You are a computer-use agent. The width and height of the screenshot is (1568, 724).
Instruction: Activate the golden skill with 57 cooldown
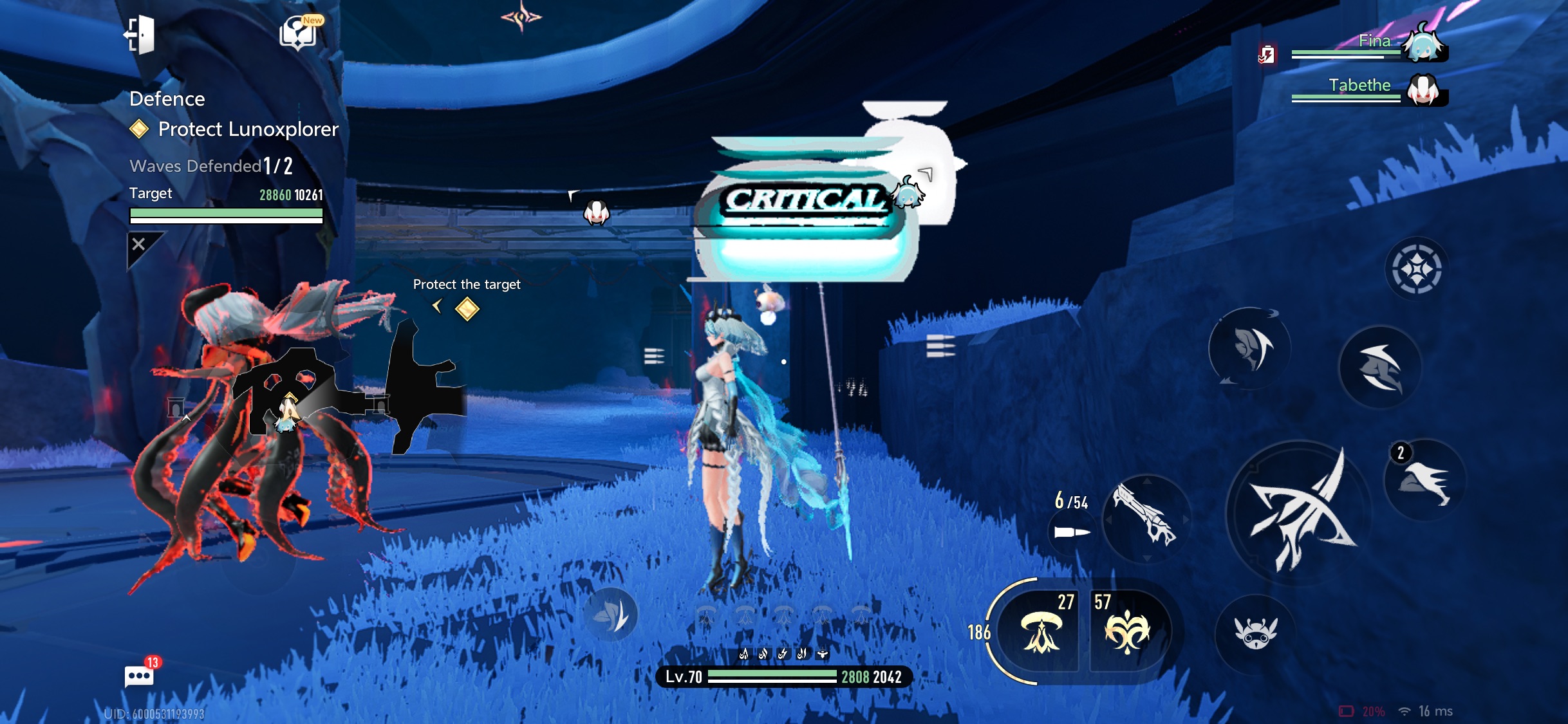(x=1127, y=632)
